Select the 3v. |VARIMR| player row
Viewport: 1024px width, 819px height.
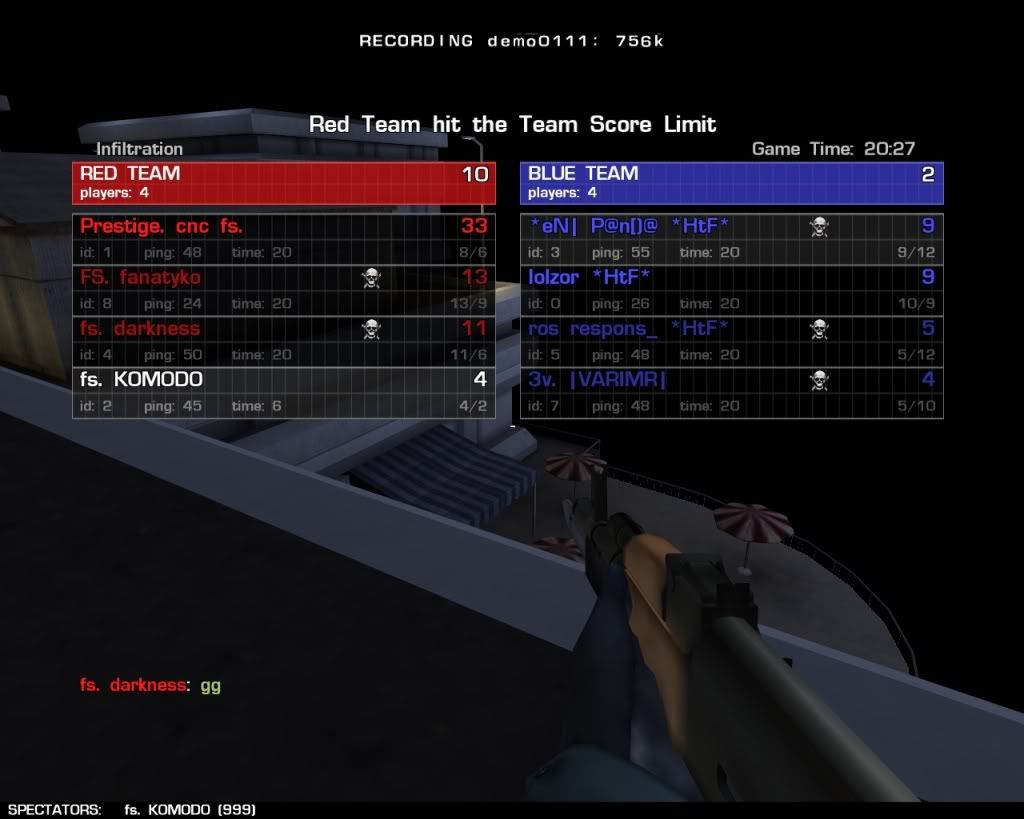pos(731,392)
